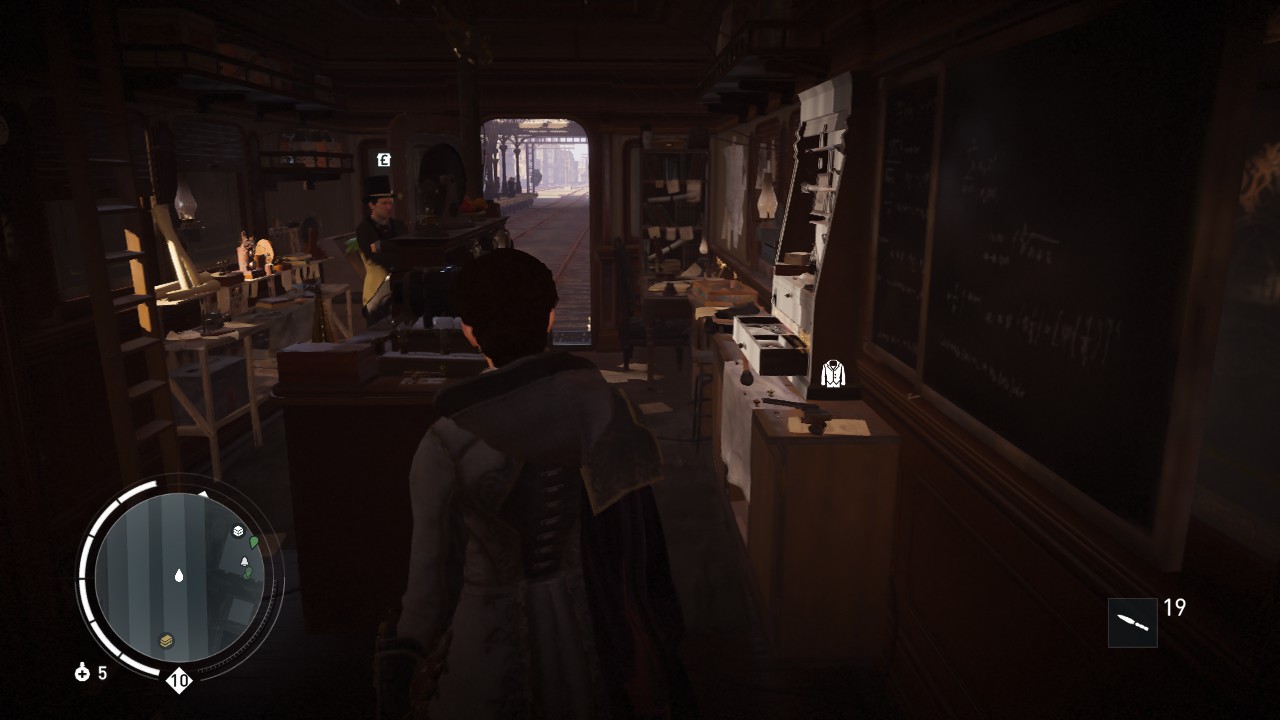This screenshot has width=1280, height=720.
Task: Click the pound sterling shop marker
Action: pos(384,159)
